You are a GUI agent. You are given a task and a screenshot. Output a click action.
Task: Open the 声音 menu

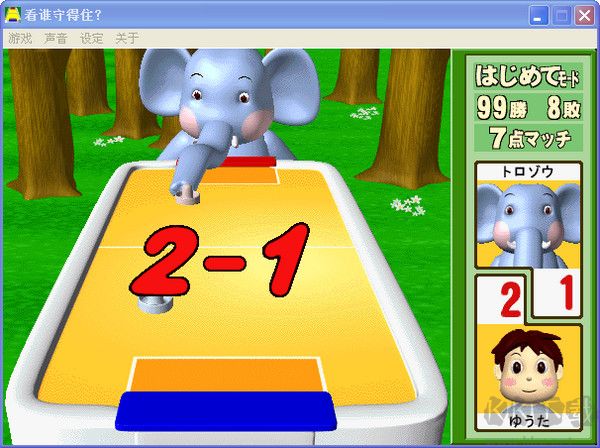point(56,38)
